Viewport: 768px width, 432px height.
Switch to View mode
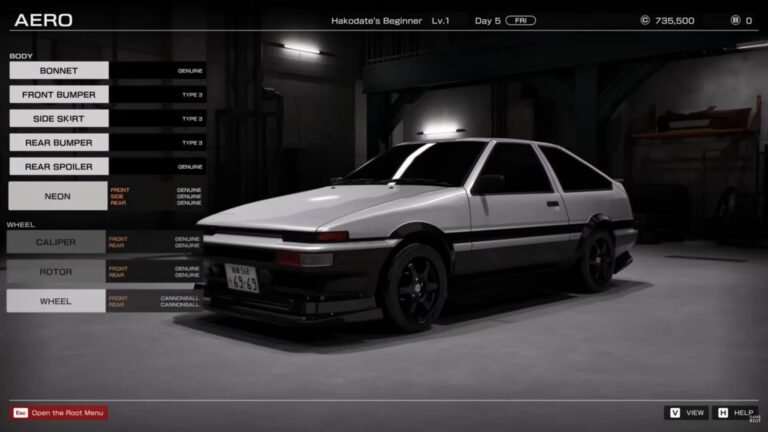pyautogui.click(x=687, y=413)
